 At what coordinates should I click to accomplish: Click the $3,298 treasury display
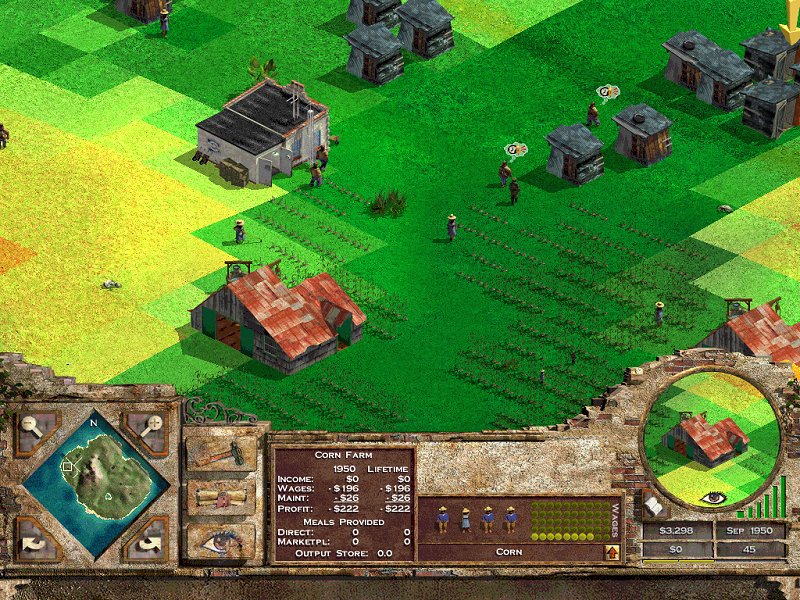click(x=677, y=530)
